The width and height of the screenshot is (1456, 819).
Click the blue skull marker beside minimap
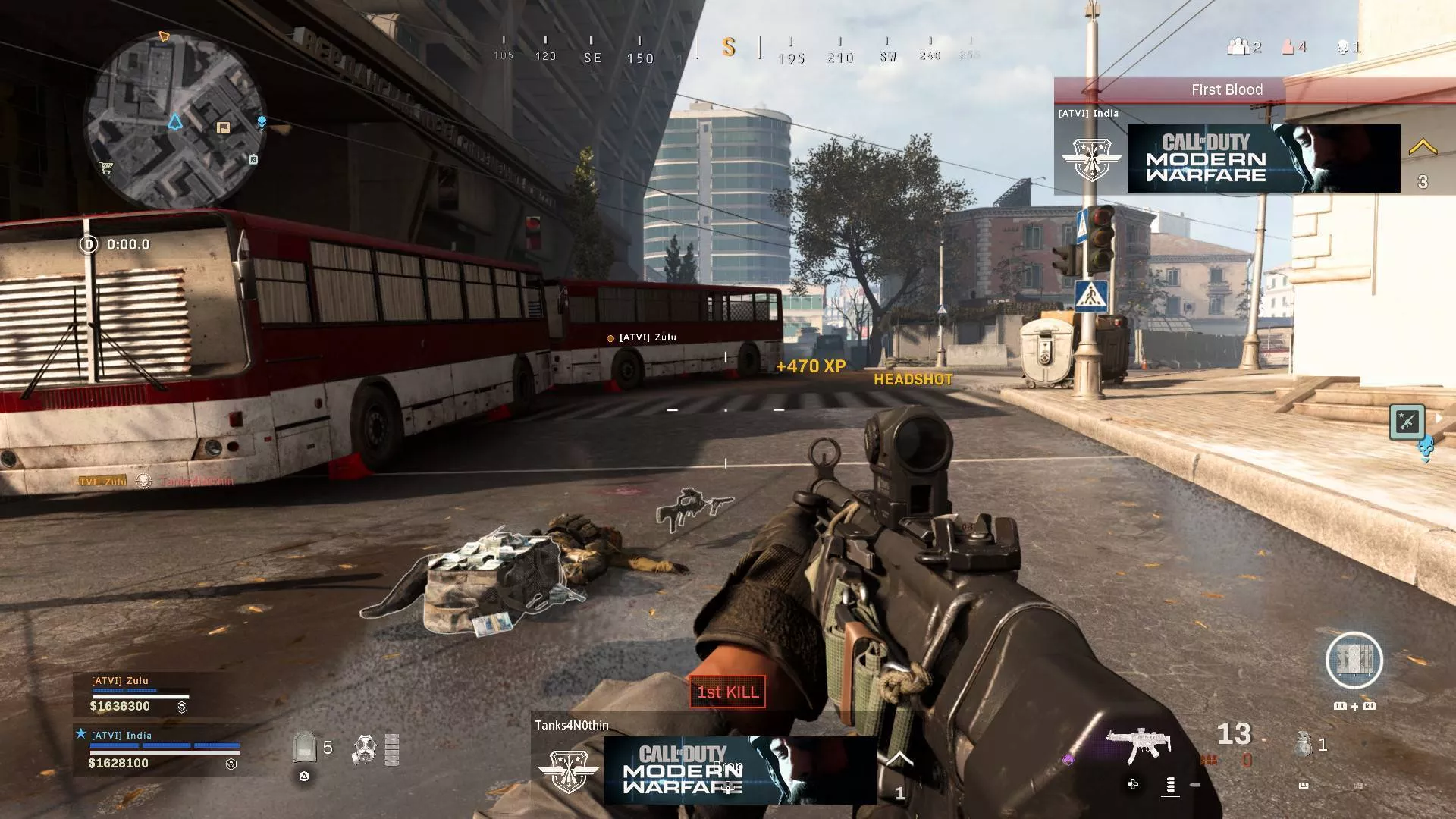click(x=262, y=122)
